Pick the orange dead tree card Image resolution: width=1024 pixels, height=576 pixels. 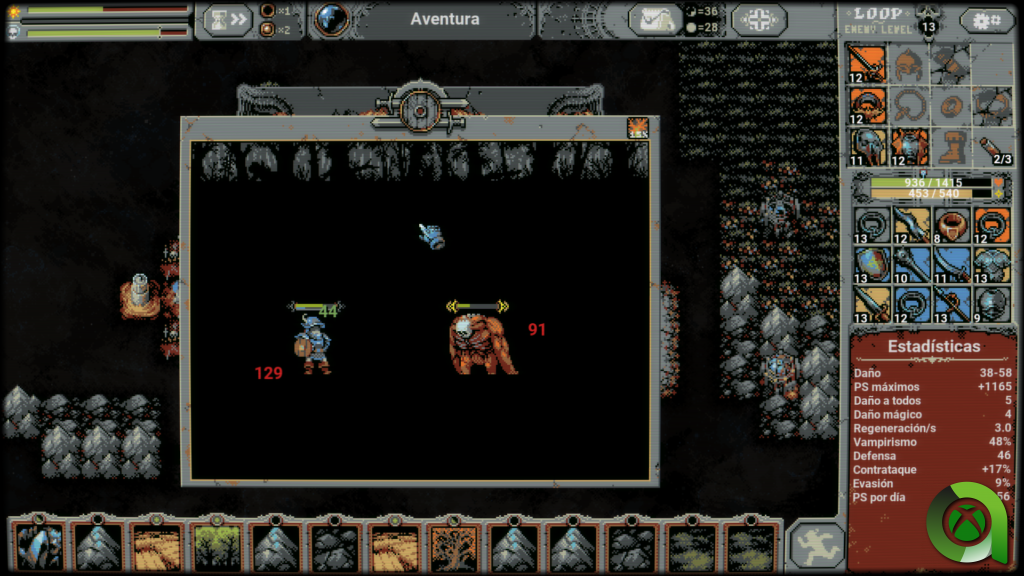point(453,547)
